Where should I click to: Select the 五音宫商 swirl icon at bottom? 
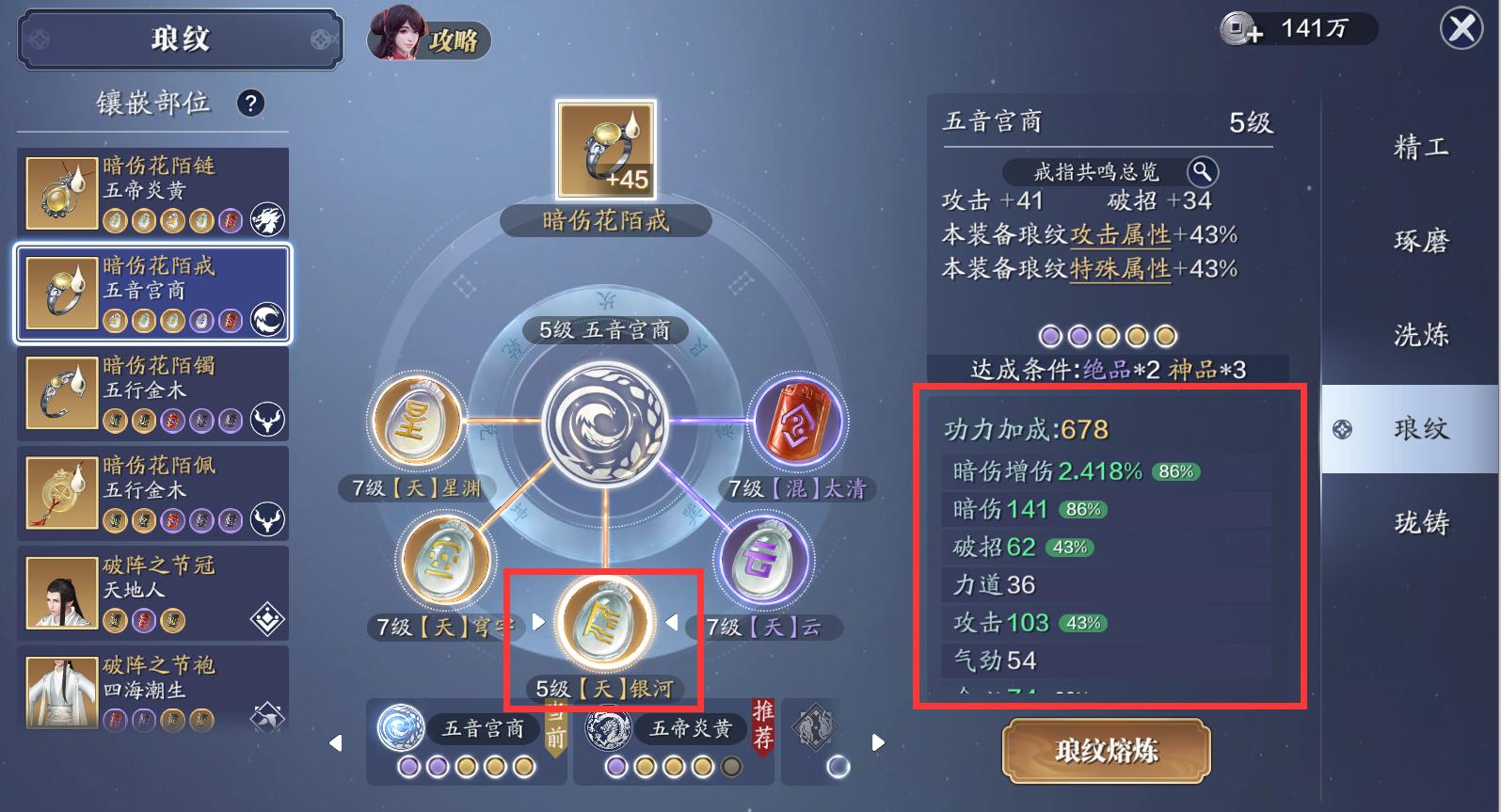(403, 728)
